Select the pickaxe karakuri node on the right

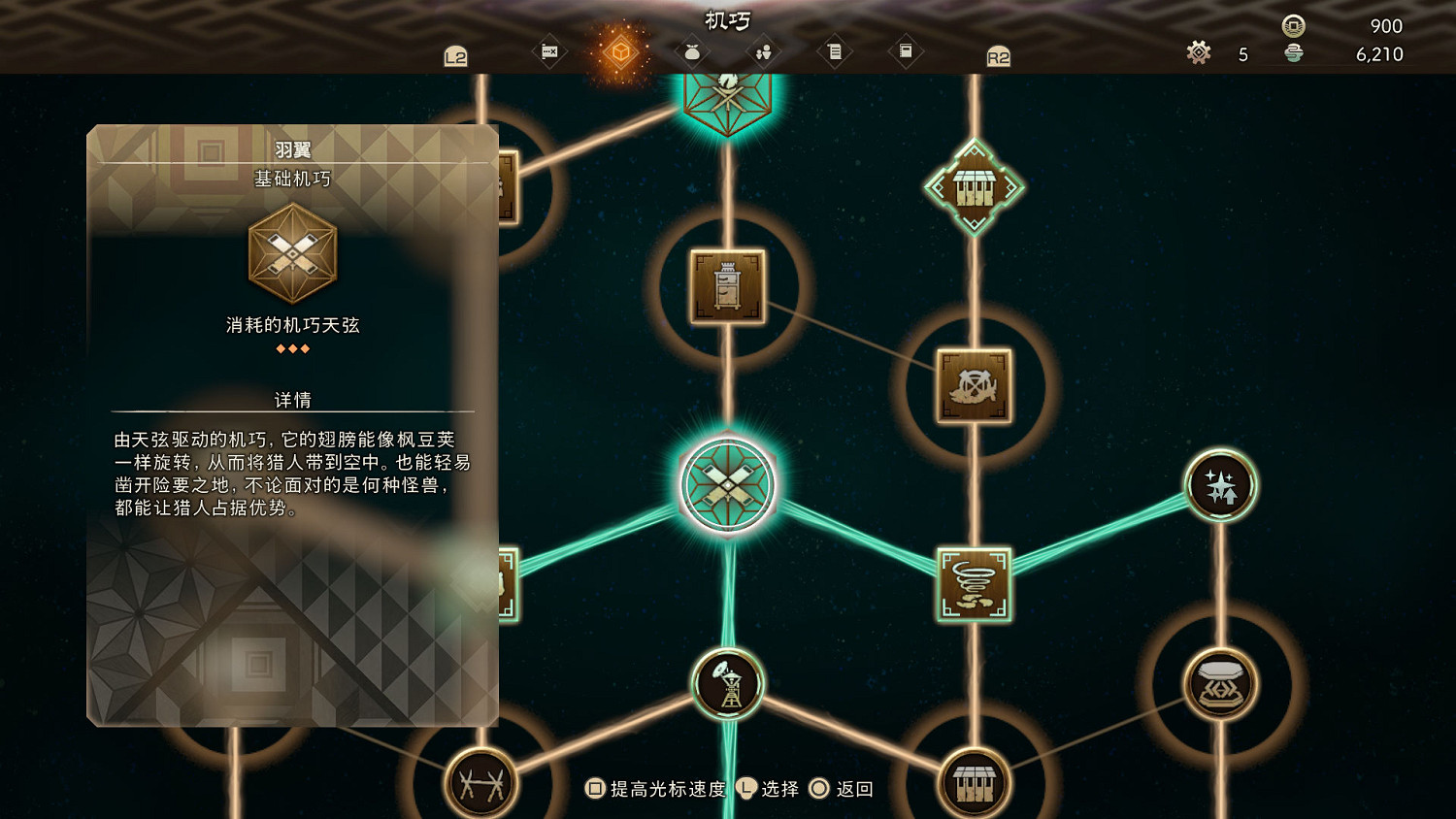click(974, 384)
